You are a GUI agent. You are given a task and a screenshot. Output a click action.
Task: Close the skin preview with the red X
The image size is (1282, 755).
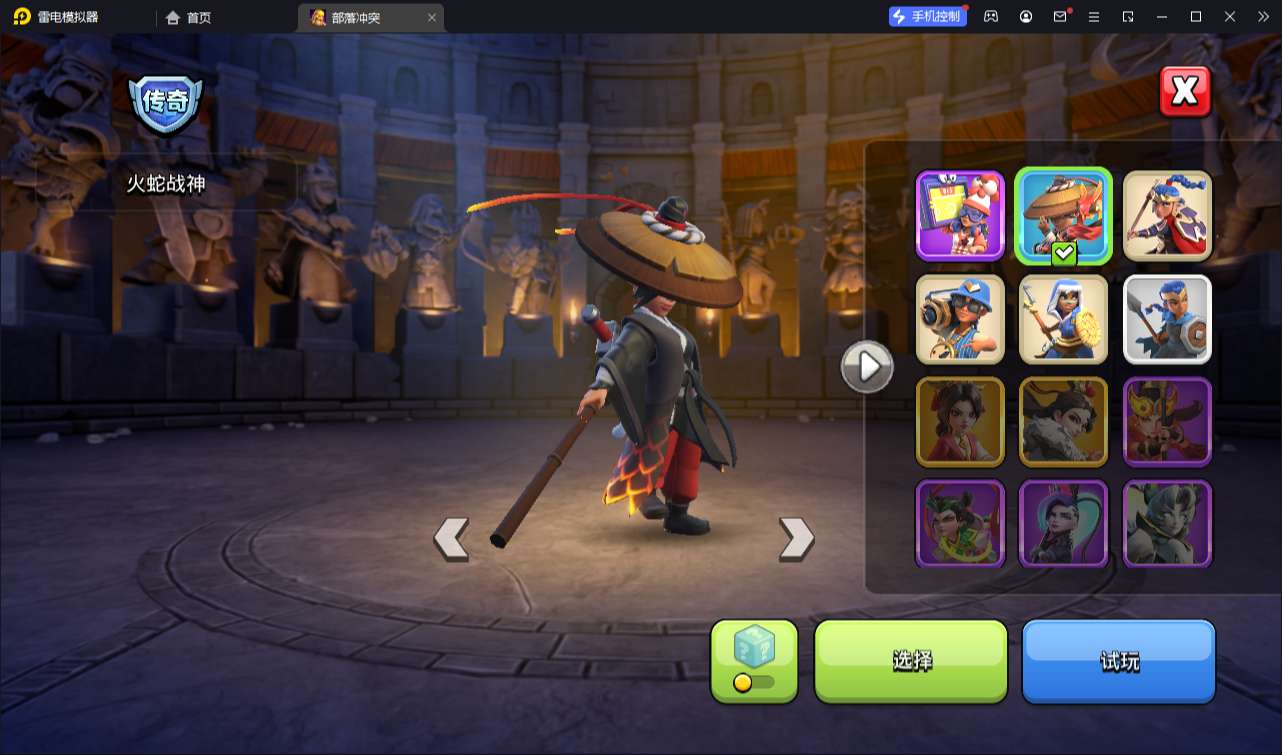pyautogui.click(x=1185, y=92)
